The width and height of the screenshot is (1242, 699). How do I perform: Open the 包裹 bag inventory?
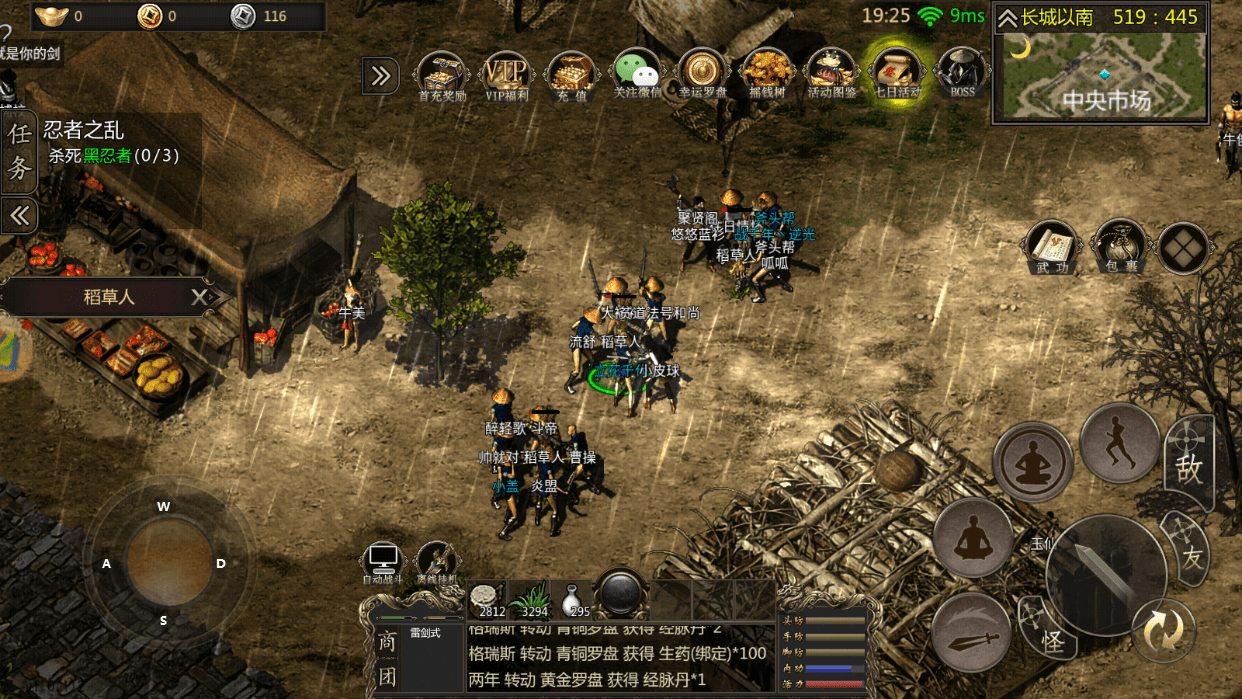point(1117,246)
